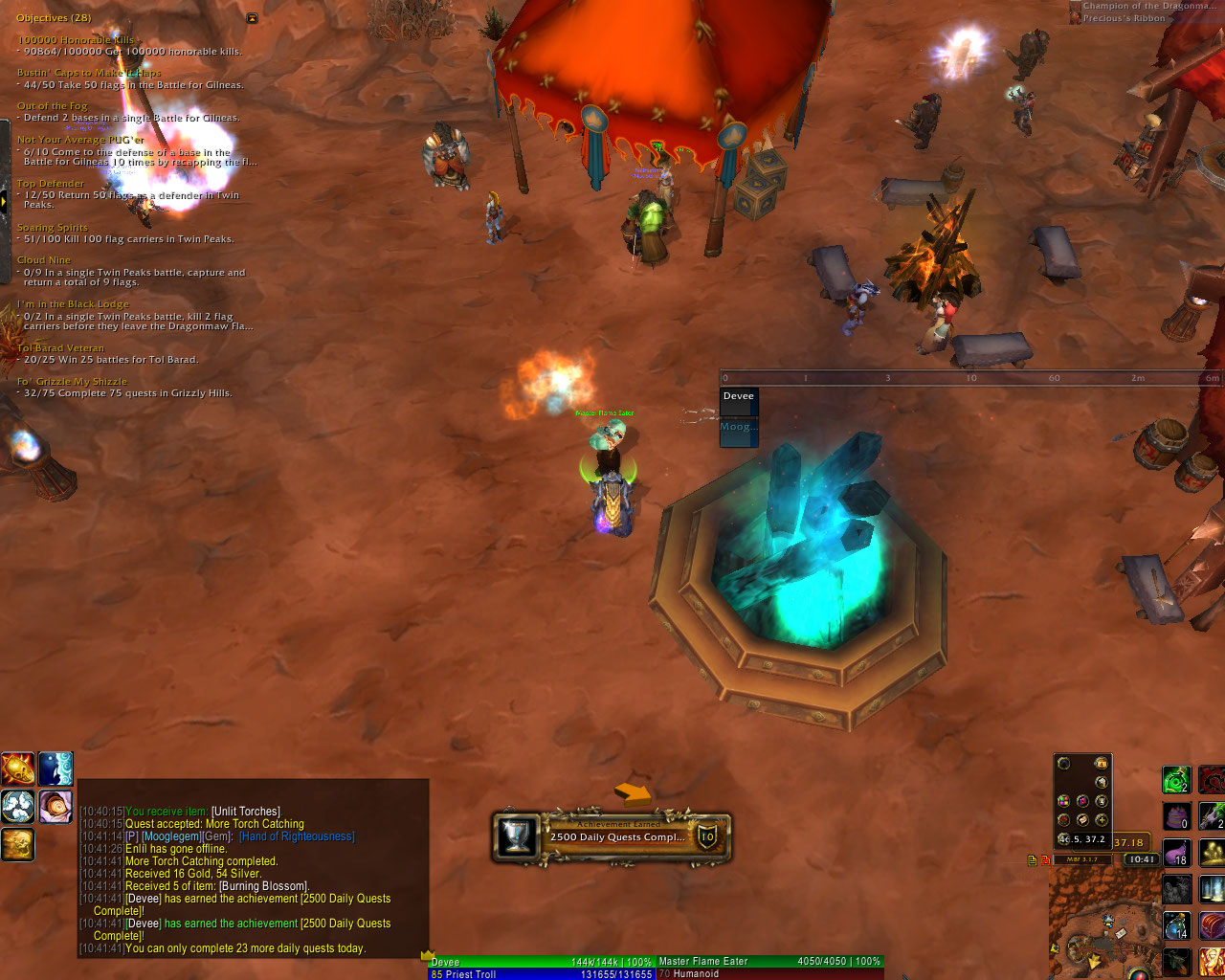Viewport: 1225px width, 980px height.
Task: Click the blue moon swirl buff icon
Action: pyautogui.click(x=56, y=769)
